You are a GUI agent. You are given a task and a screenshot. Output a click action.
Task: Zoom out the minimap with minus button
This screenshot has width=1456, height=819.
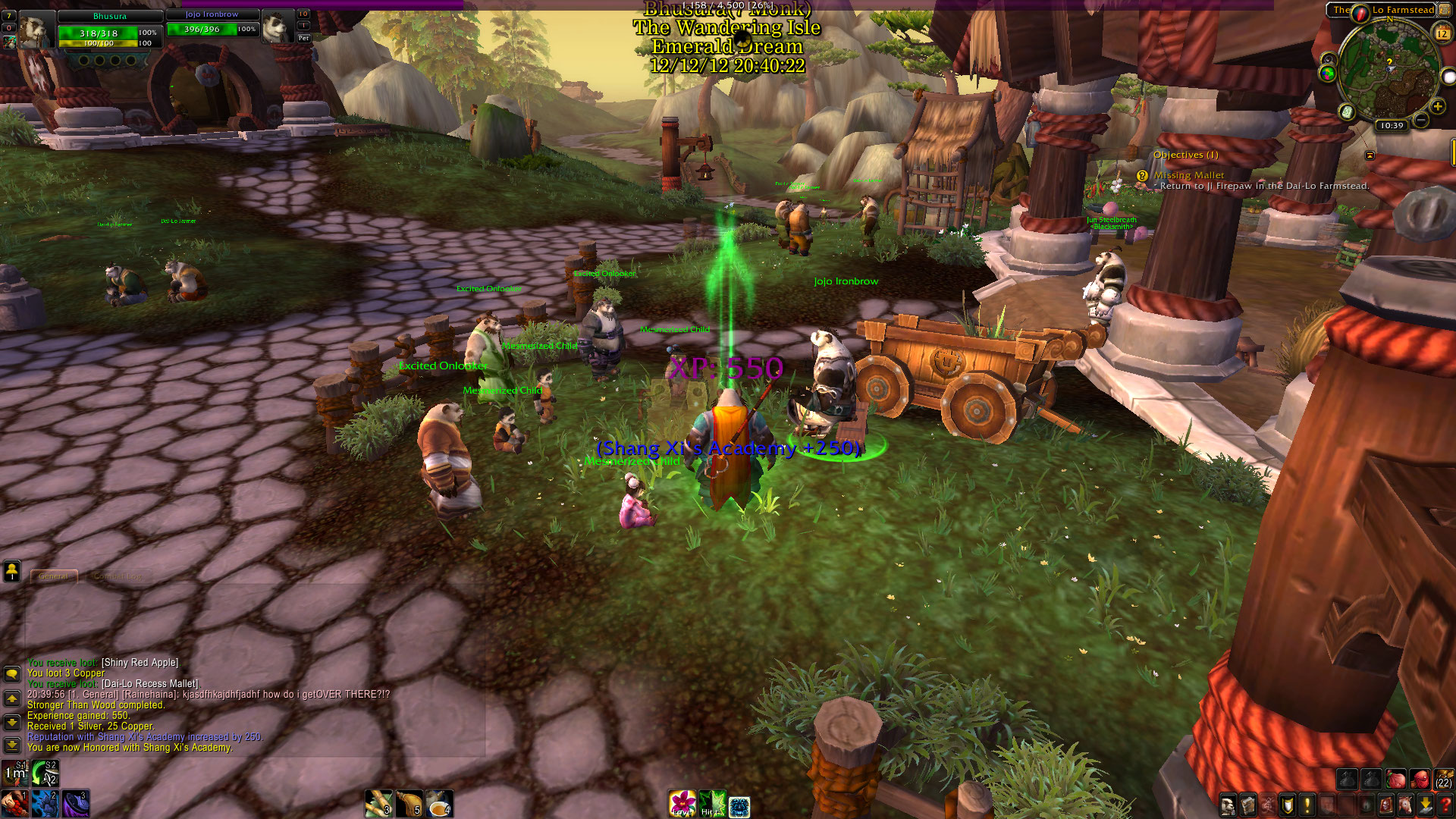point(1421,121)
